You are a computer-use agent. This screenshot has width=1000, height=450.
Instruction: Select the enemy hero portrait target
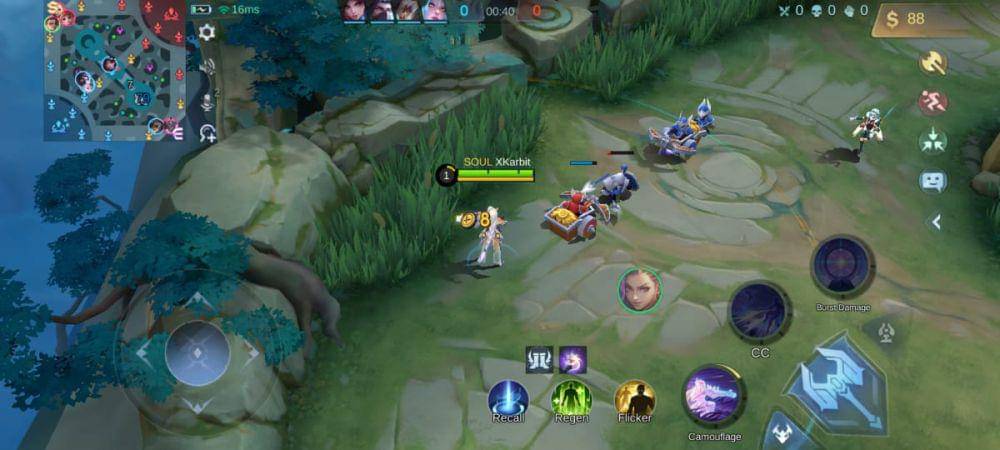pos(639,290)
